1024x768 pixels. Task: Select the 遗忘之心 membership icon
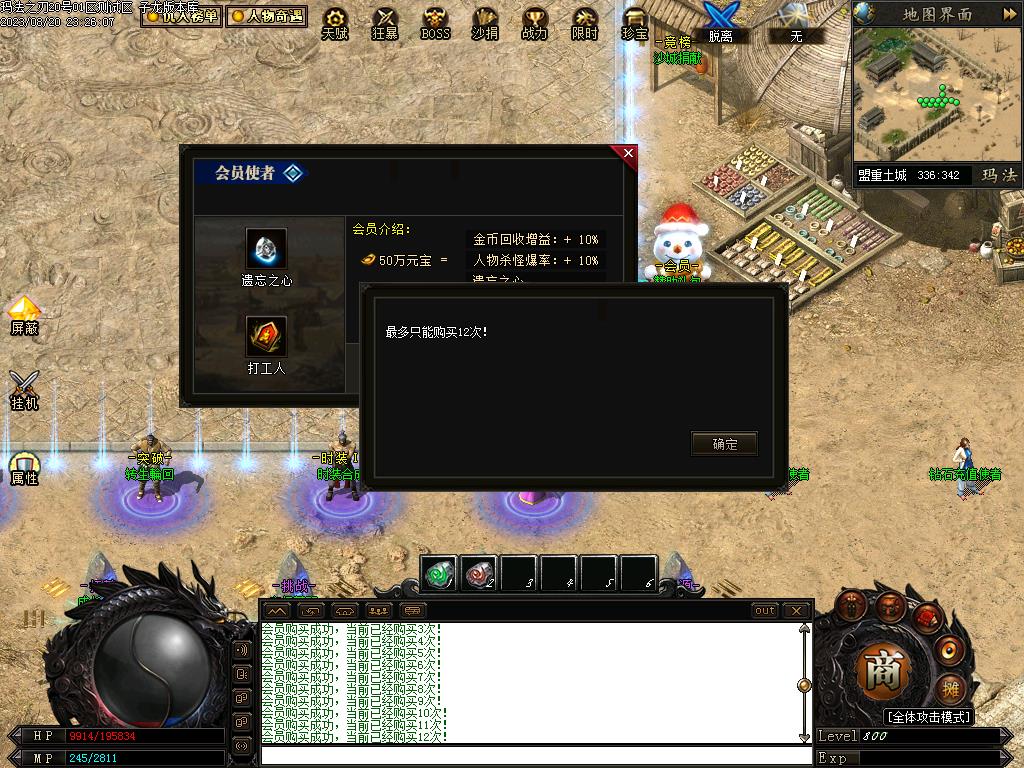[266, 249]
